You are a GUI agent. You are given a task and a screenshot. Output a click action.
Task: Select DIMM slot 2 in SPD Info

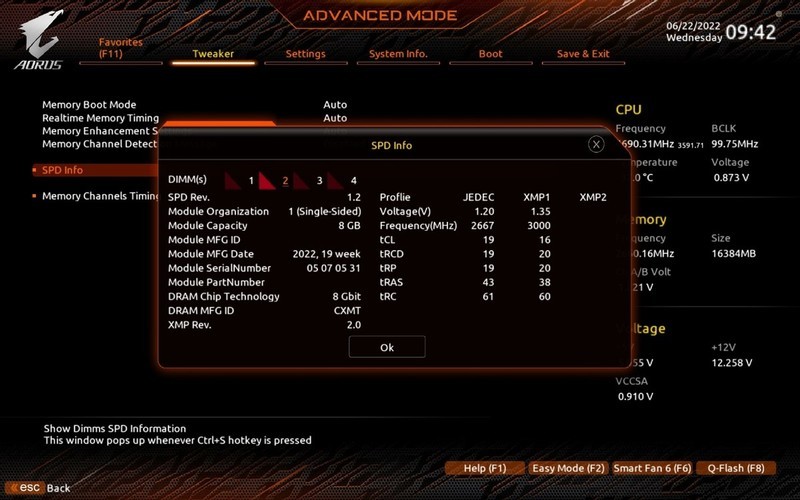tap(273, 180)
